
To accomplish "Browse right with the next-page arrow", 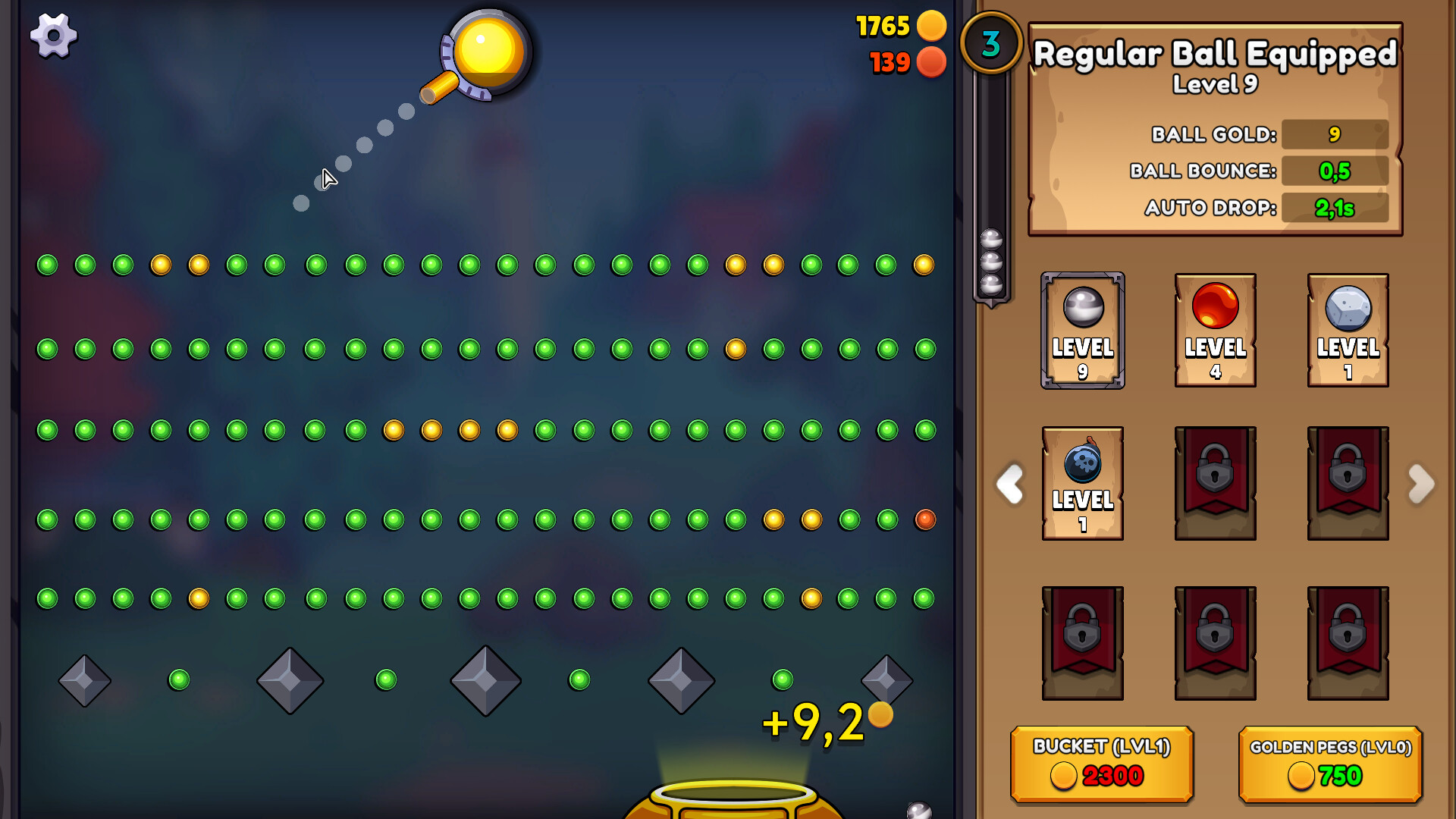I will click(x=1423, y=485).
